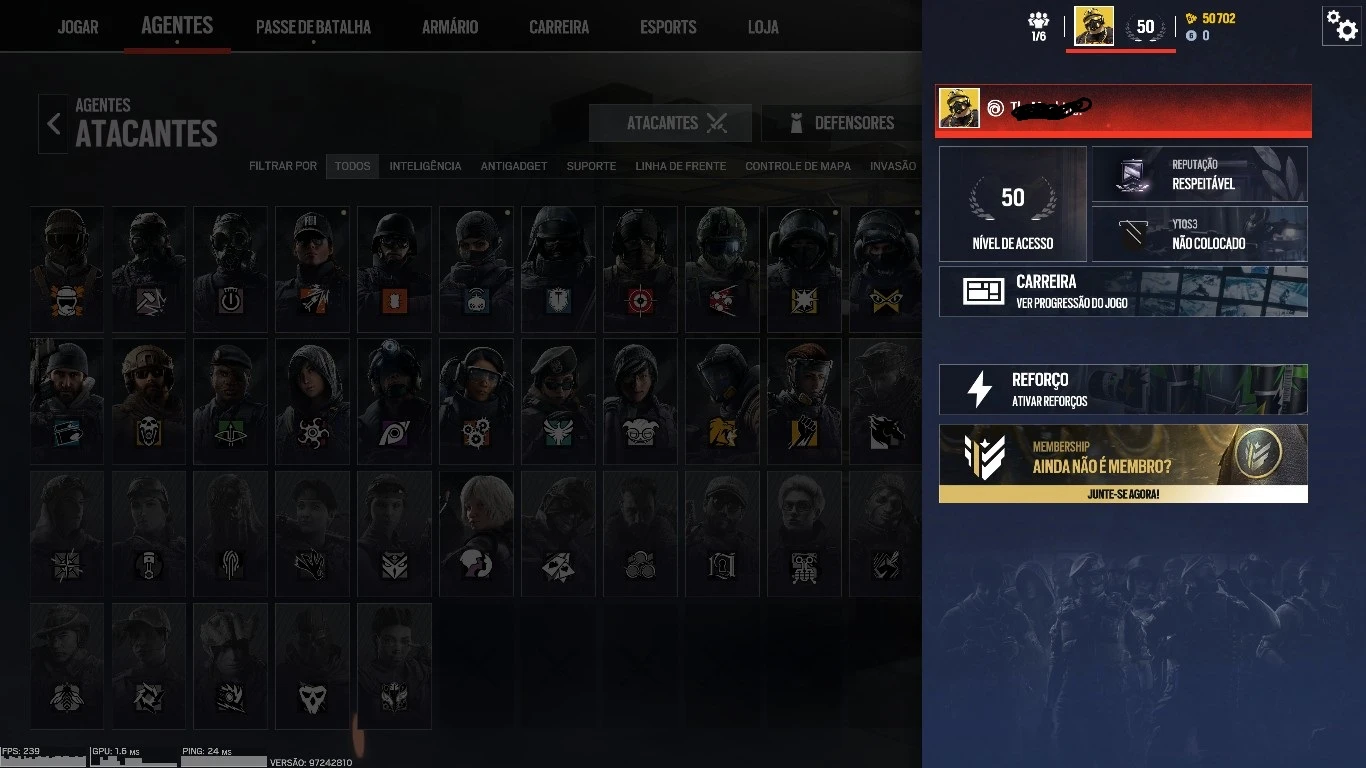The image size is (1366, 768).
Task: Open settings gear icon
Action: 1340,25
